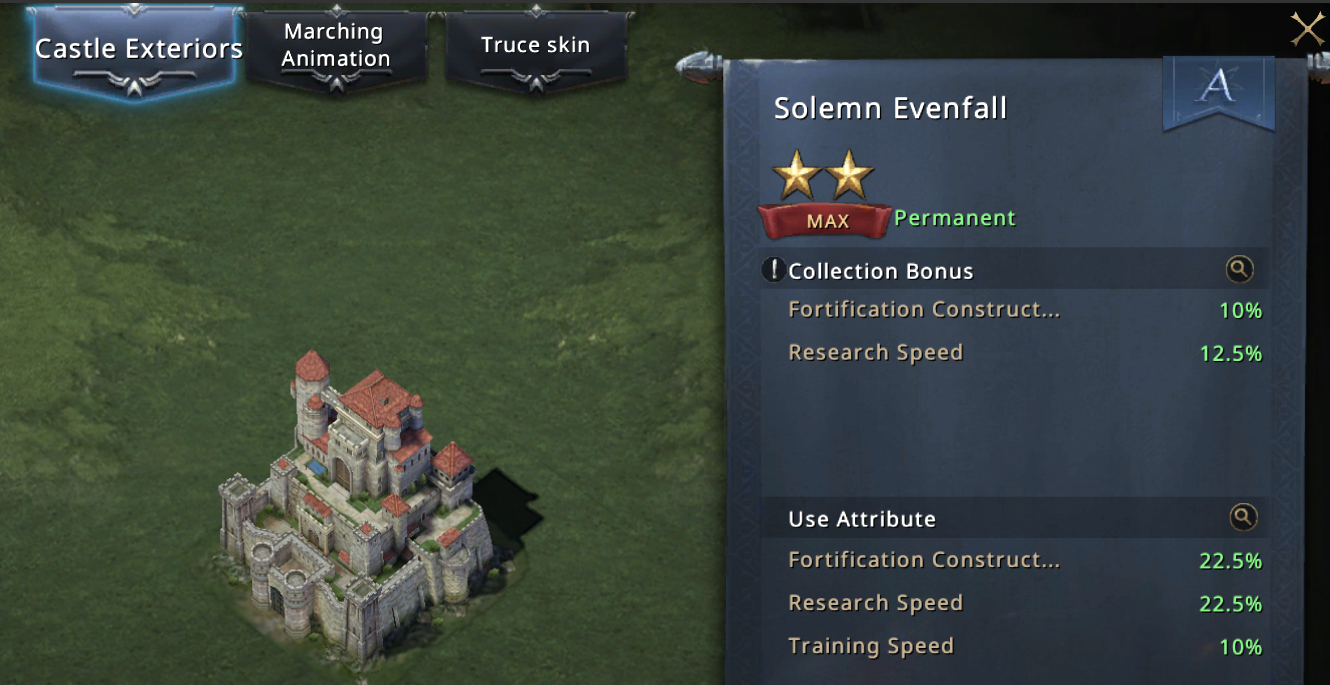Tap the A grade banner badge
Screen dimensions: 1330x685
(x=1218, y=91)
